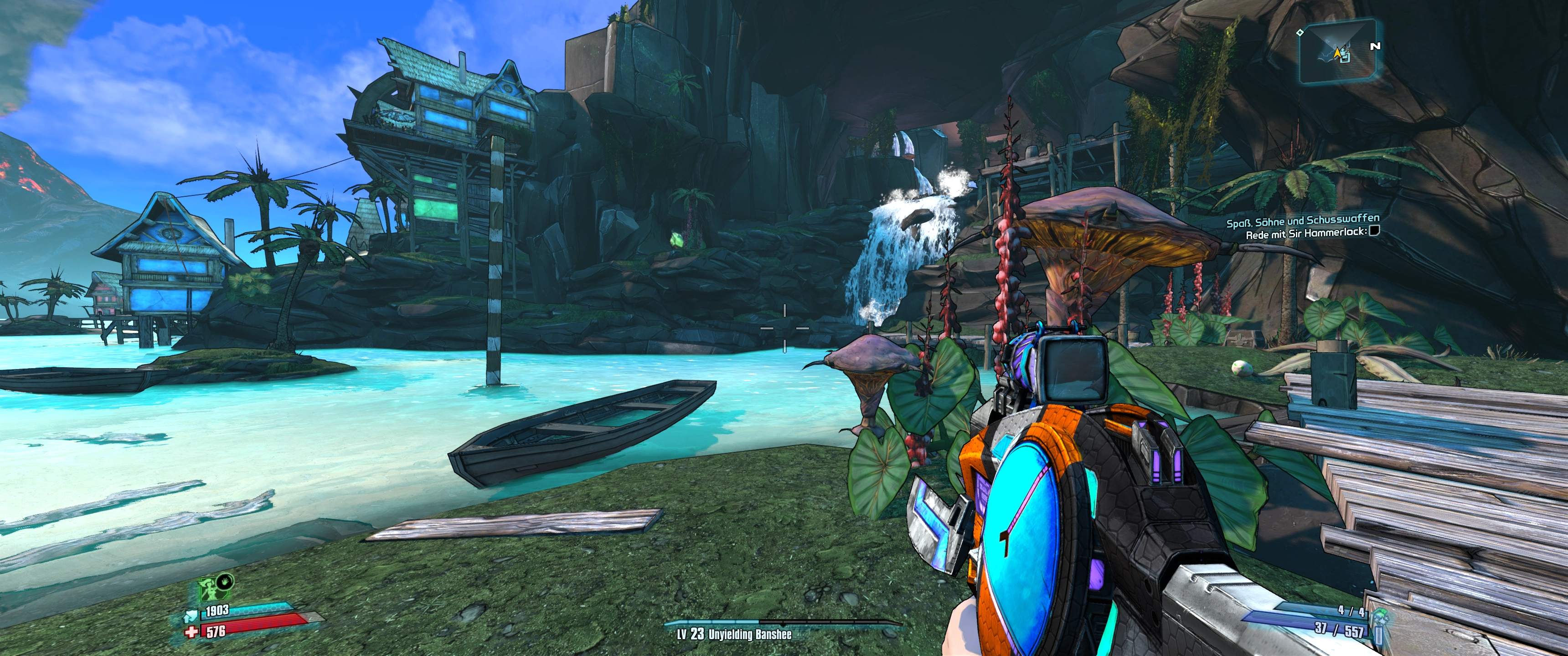1568x656 pixels.
Task: Activate the green Siren action skill icon
Action: coord(211,589)
